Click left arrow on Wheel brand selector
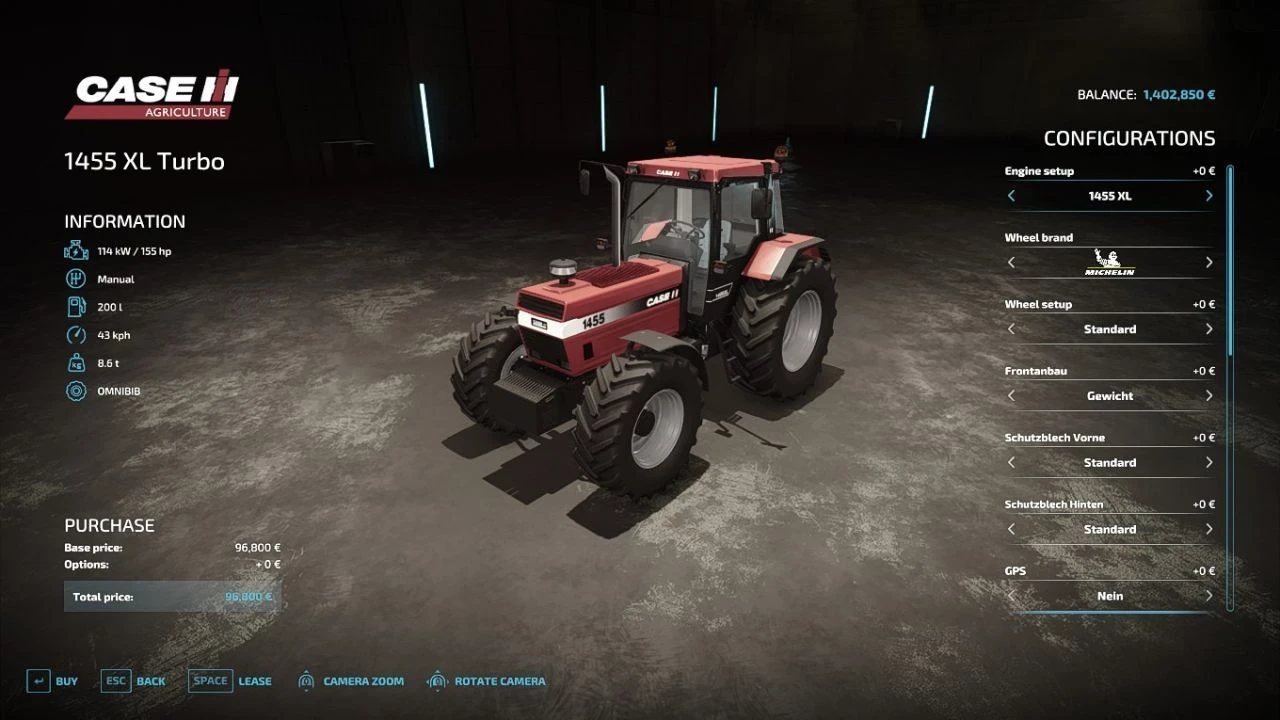The width and height of the screenshot is (1280, 720). point(1011,262)
